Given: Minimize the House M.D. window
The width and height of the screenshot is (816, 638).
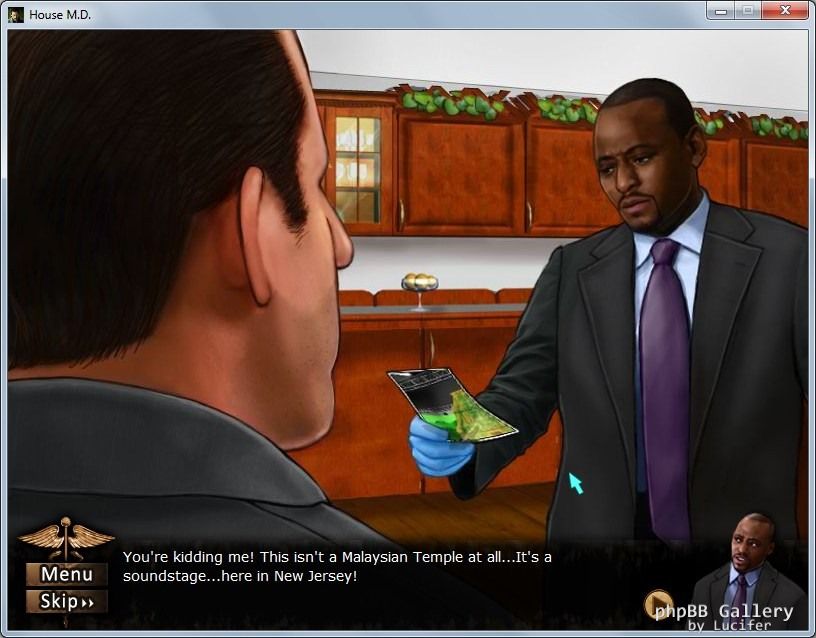Looking at the screenshot, I should (720, 11).
